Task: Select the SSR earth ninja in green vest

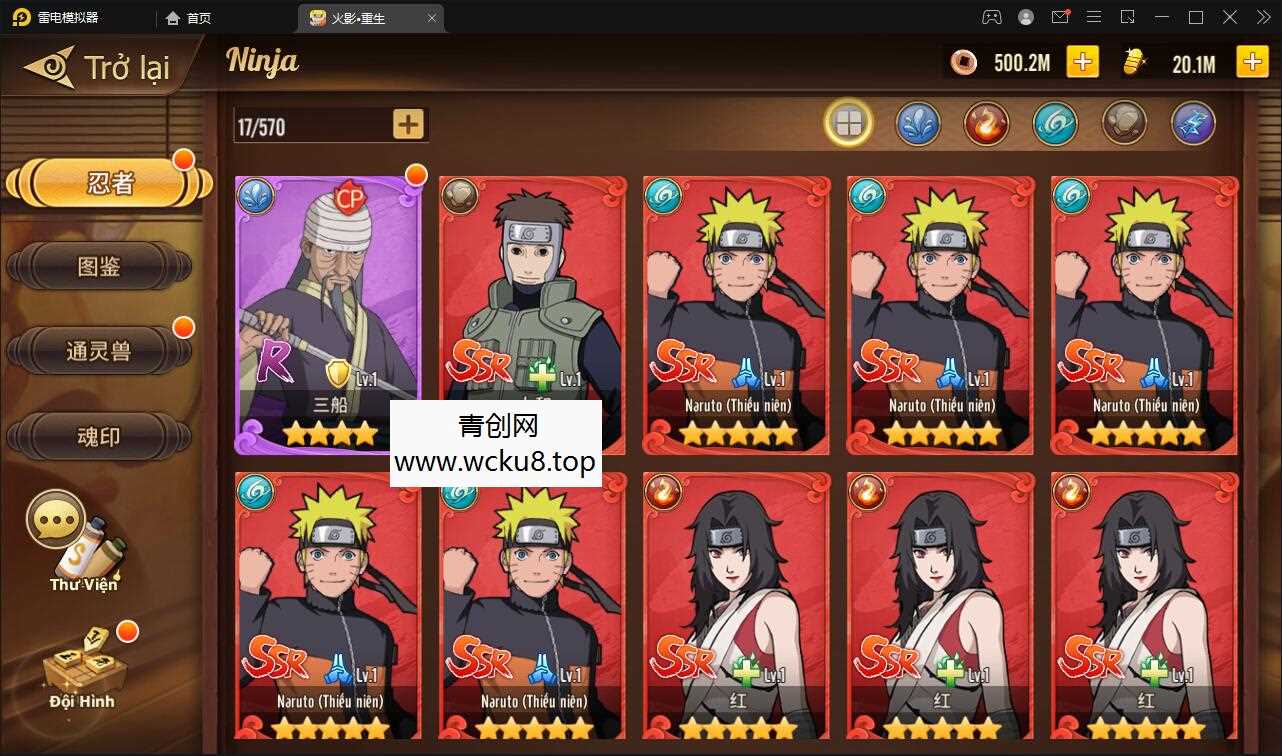Action: coord(532,290)
